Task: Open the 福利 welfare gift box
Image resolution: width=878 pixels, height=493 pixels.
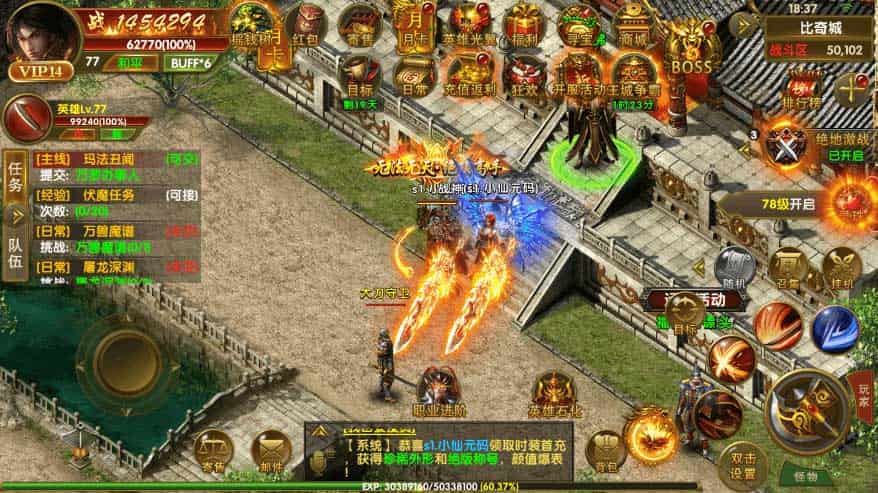Action: click(x=522, y=23)
